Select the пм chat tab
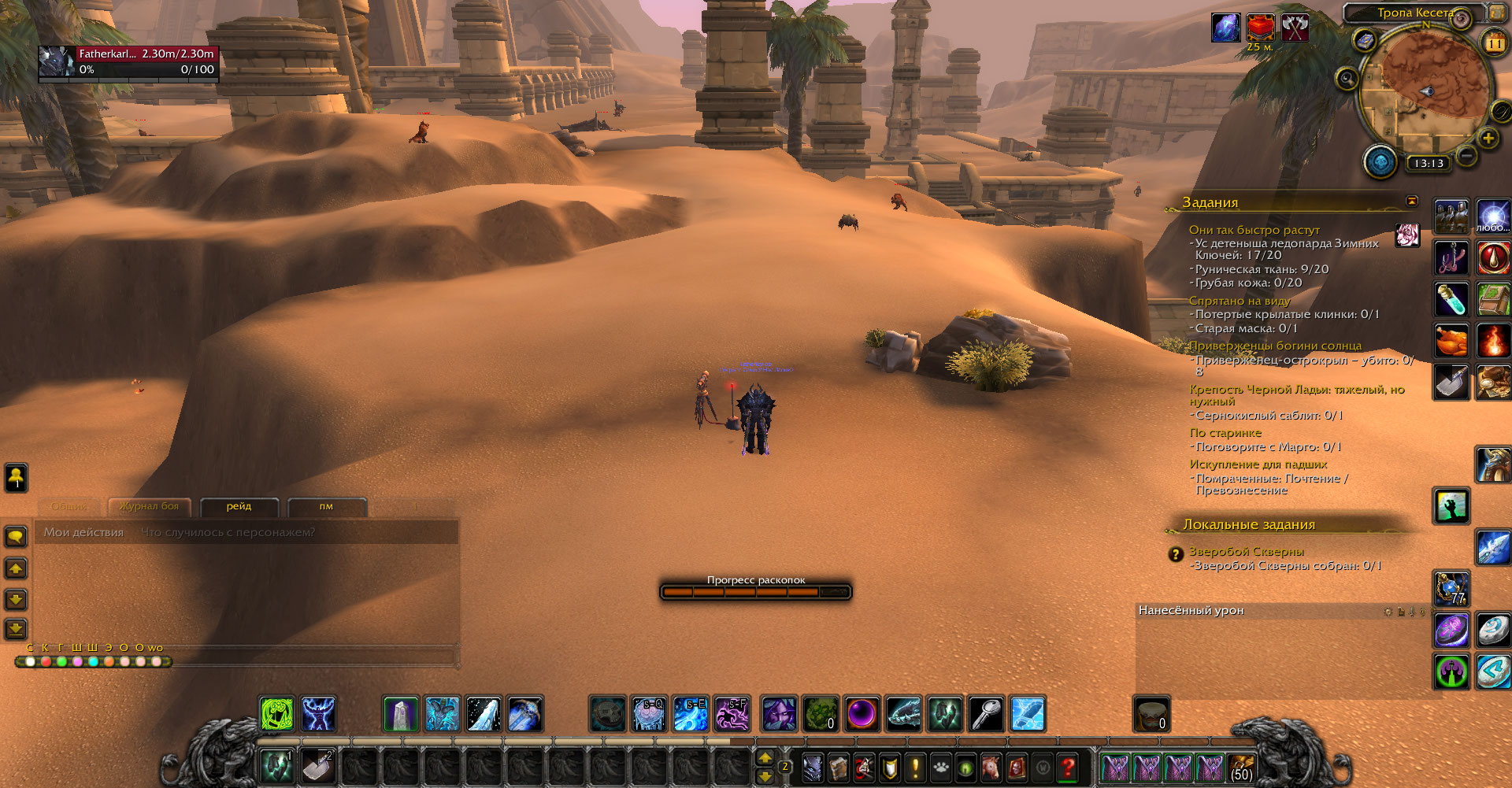The width and height of the screenshot is (1512, 788). tap(326, 506)
